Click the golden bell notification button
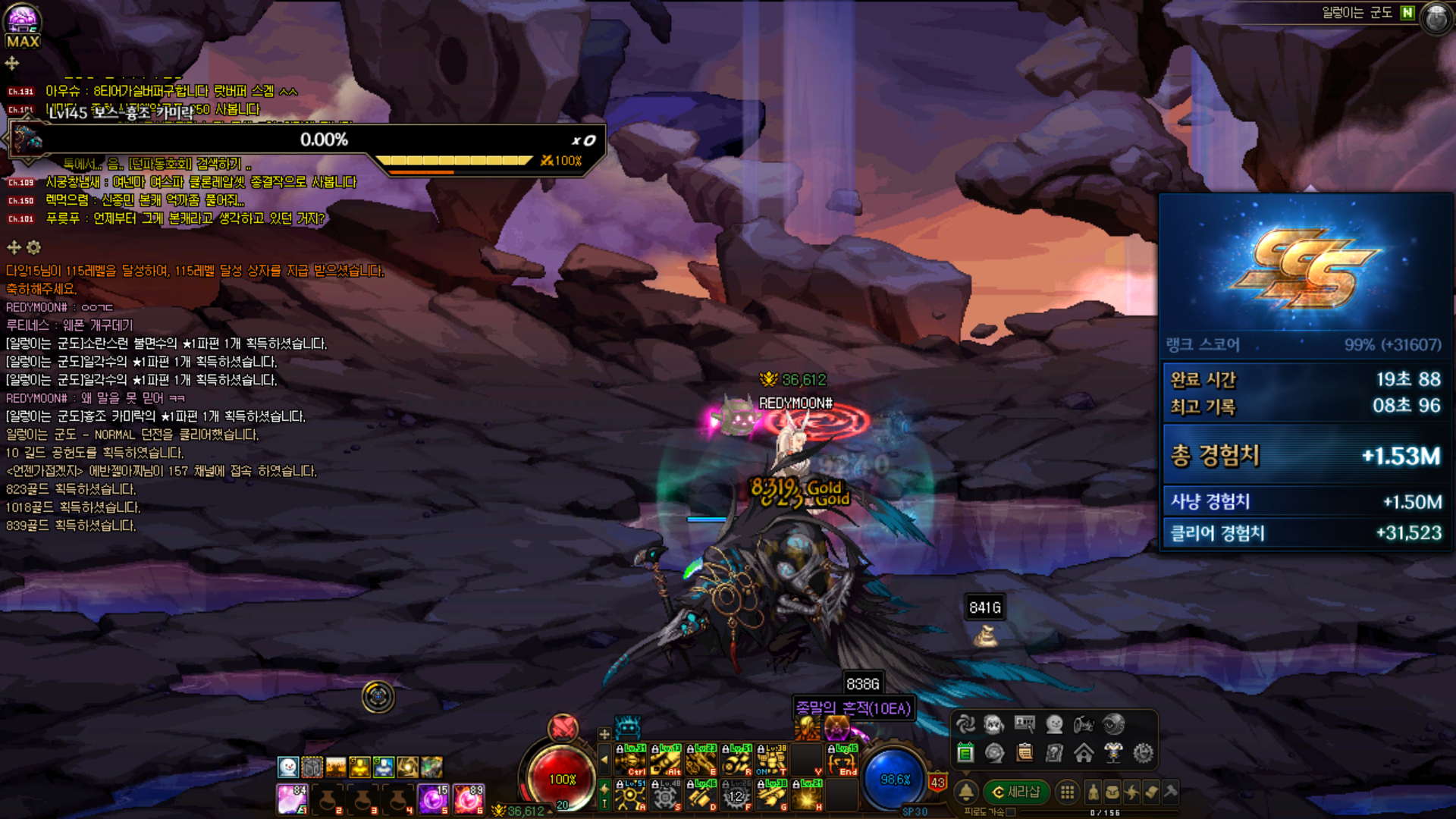This screenshot has width=1456, height=819. coord(966,792)
